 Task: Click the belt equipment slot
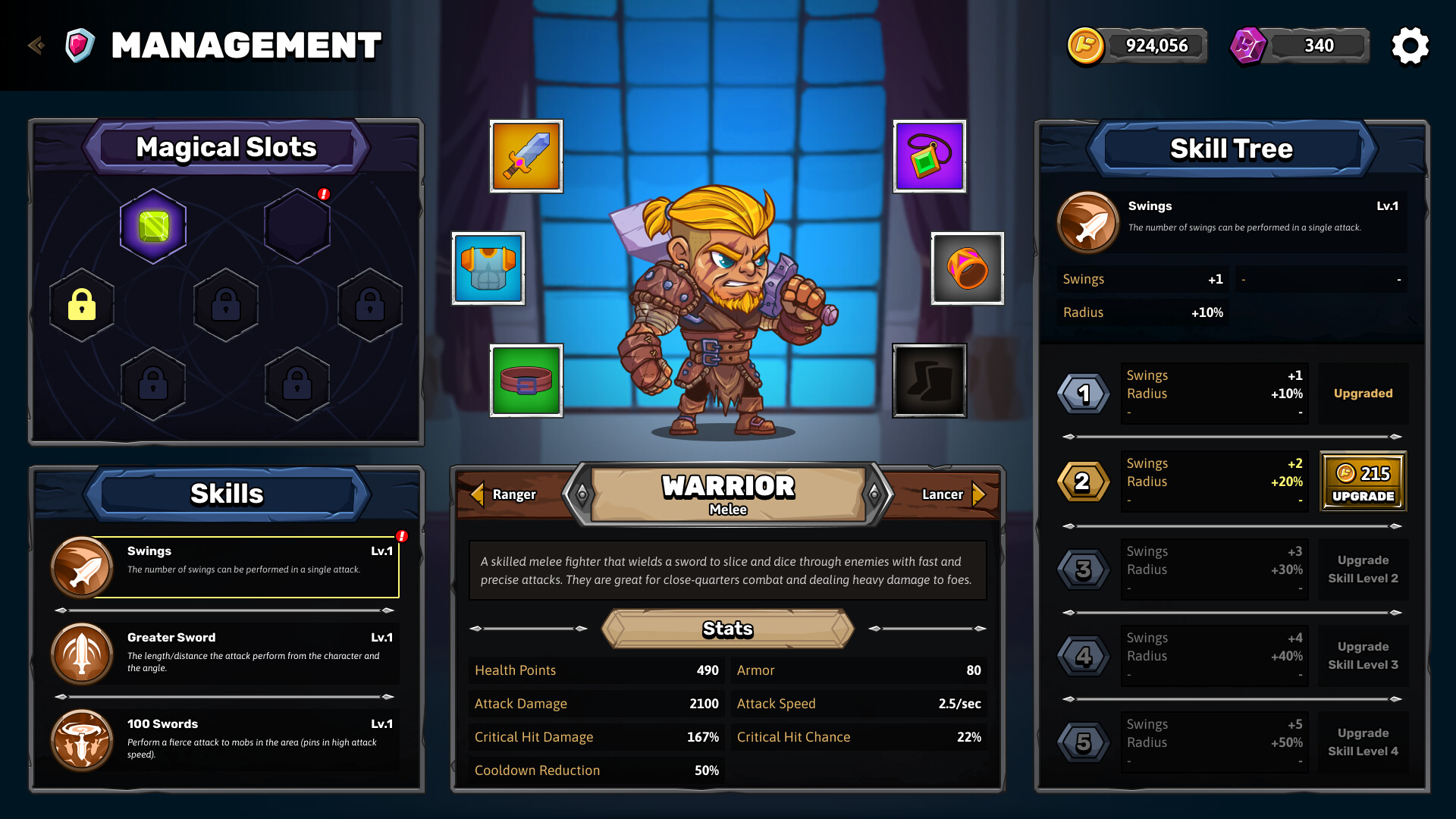coord(526,380)
